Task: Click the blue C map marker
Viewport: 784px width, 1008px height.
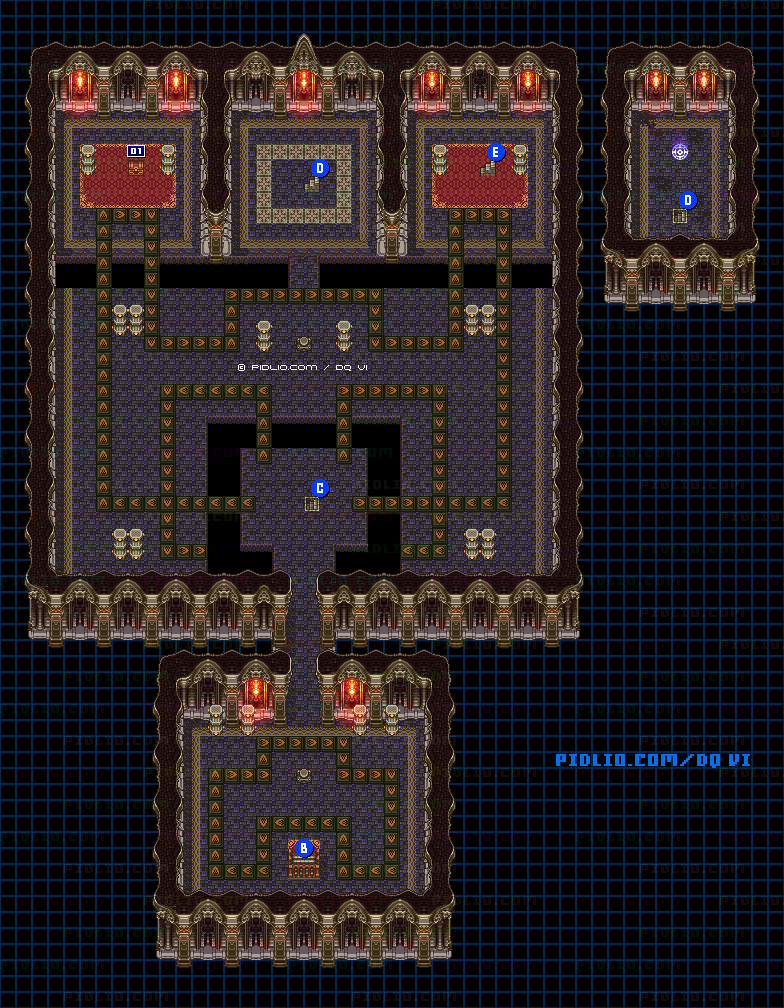Action: [x=320, y=488]
